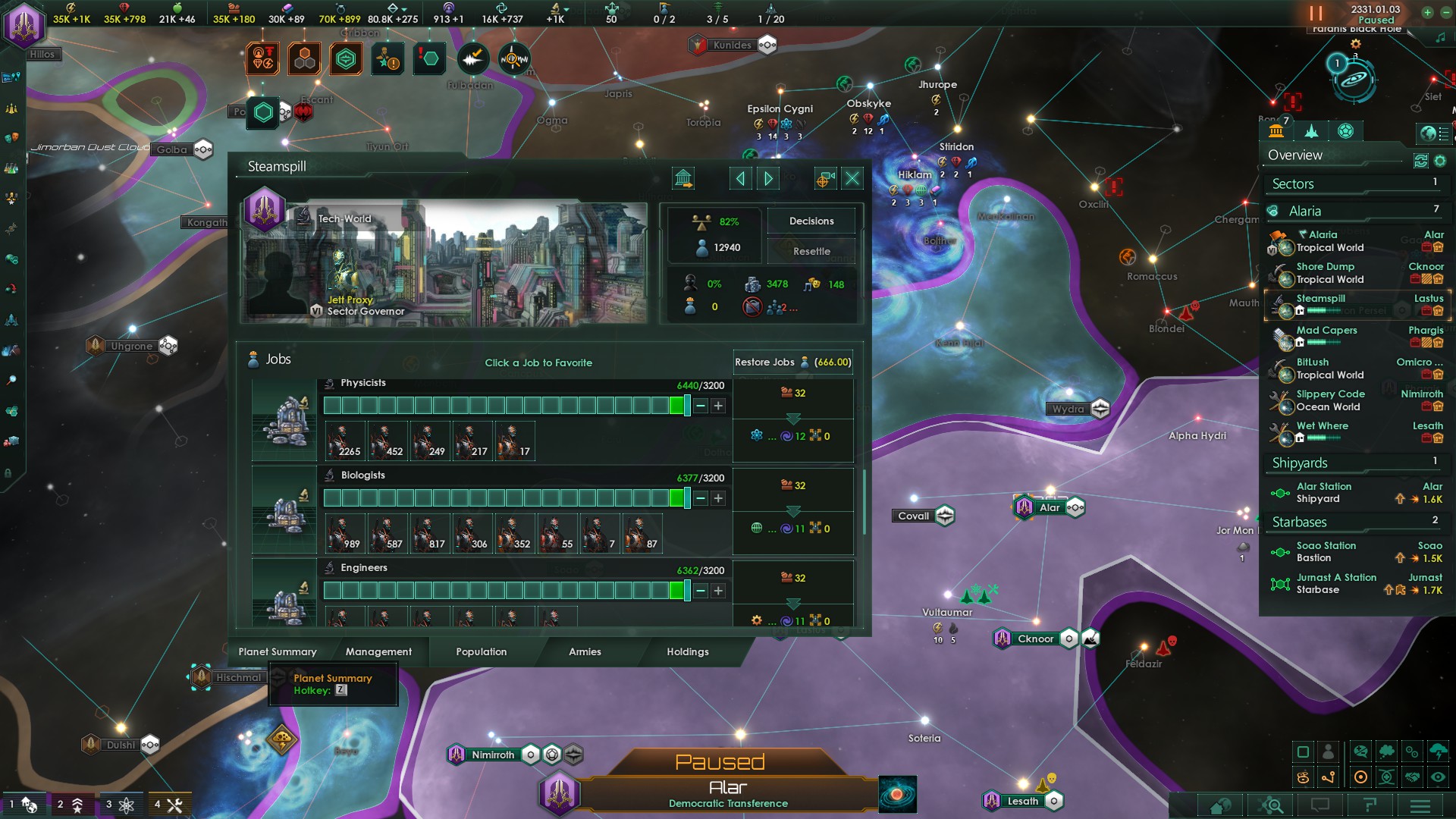Open planet Decisions
The image size is (1456, 819).
tap(811, 221)
